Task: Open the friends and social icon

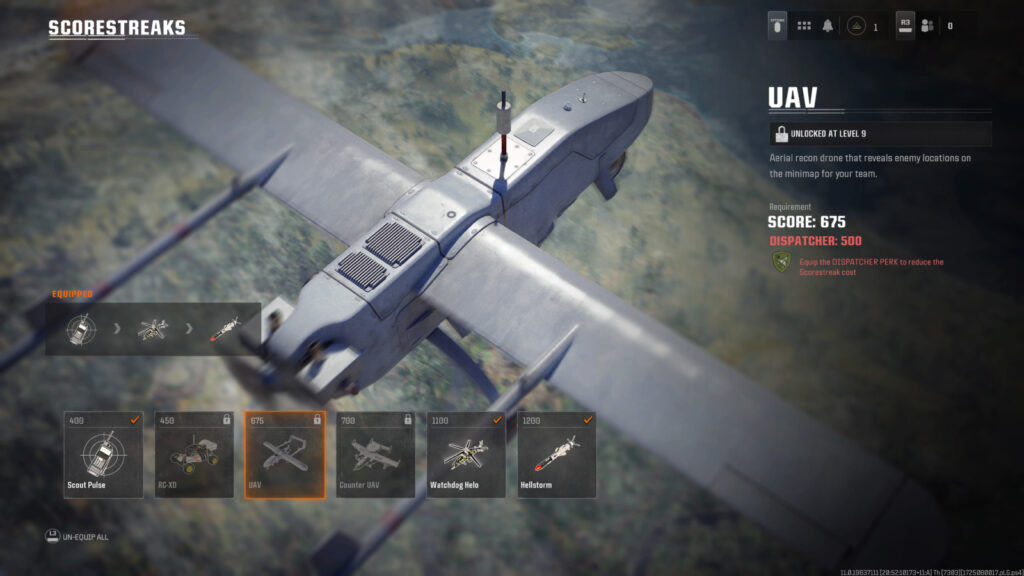Action: (x=927, y=26)
